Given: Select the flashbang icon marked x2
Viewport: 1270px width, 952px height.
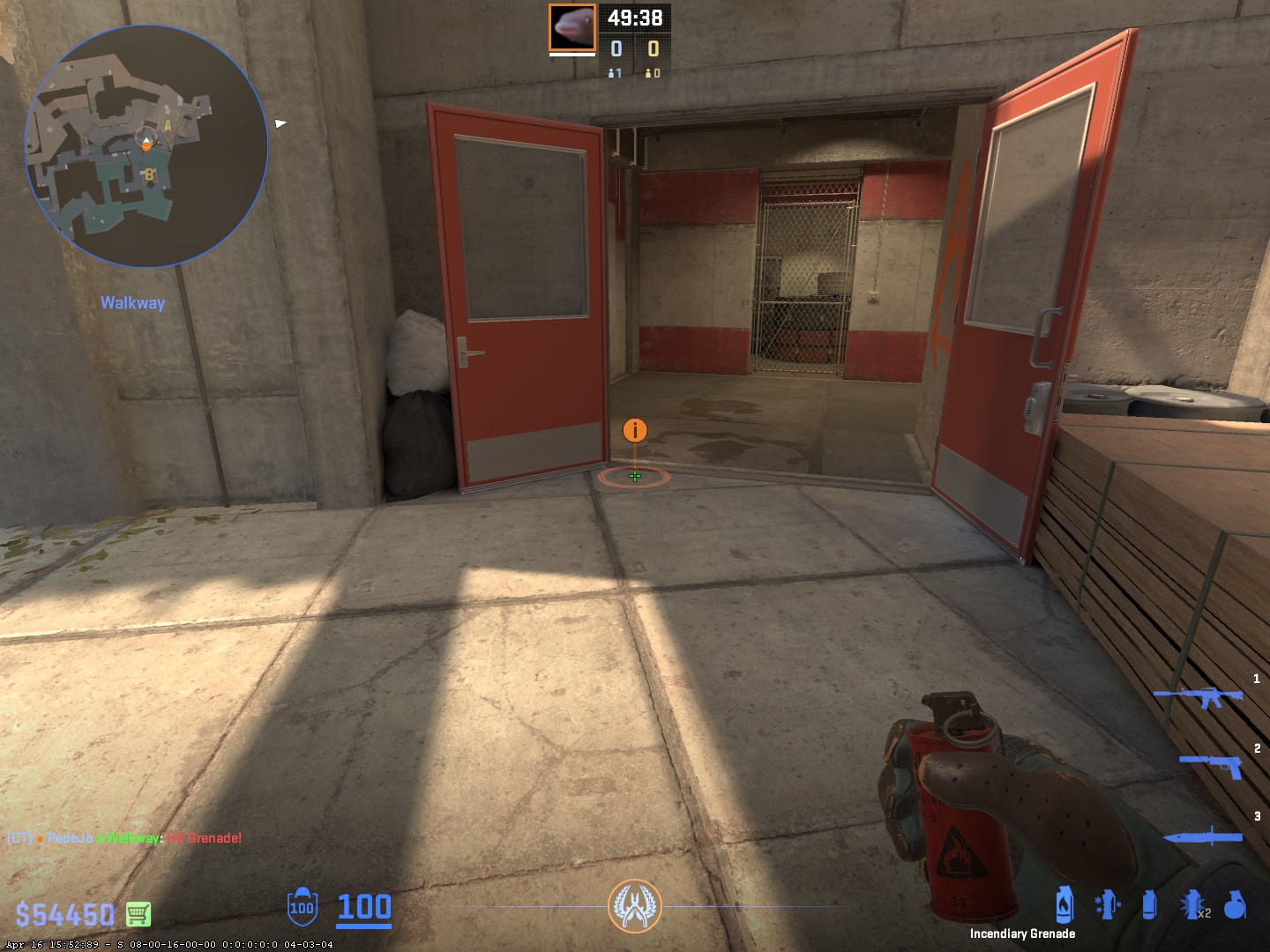Looking at the screenshot, I should click(1192, 905).
